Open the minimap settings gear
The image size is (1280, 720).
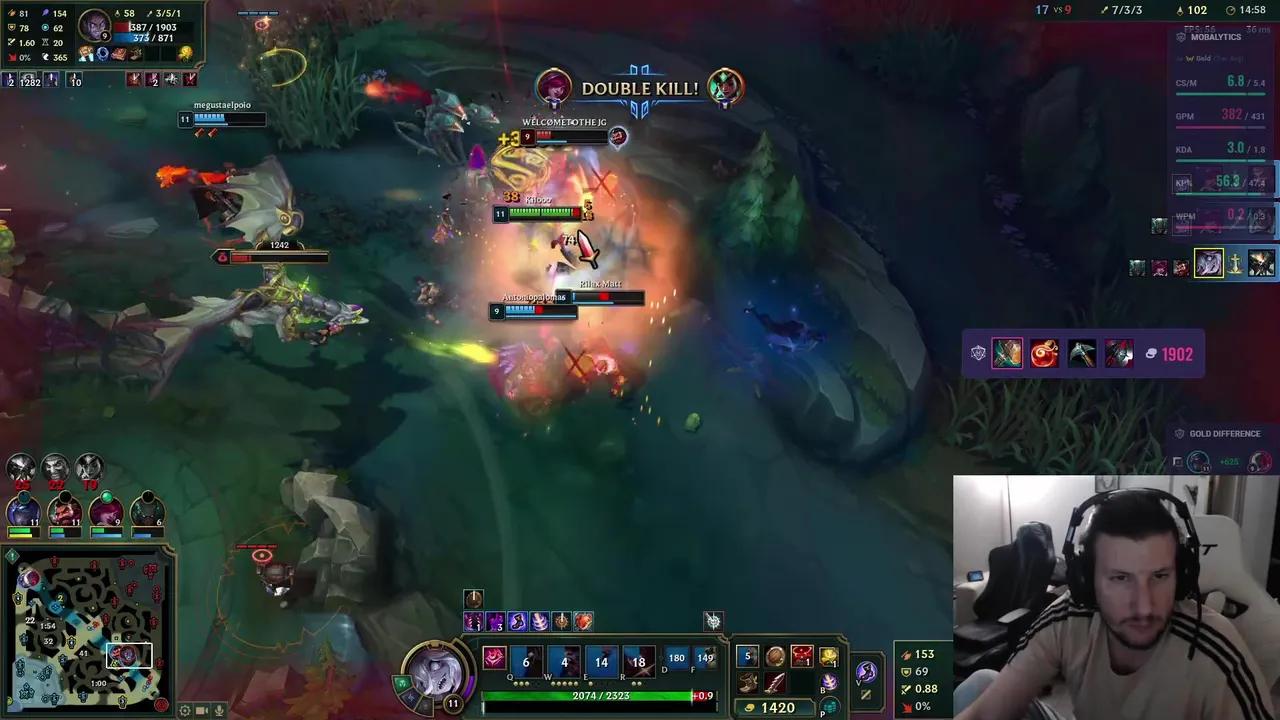(x=184, y=711)
